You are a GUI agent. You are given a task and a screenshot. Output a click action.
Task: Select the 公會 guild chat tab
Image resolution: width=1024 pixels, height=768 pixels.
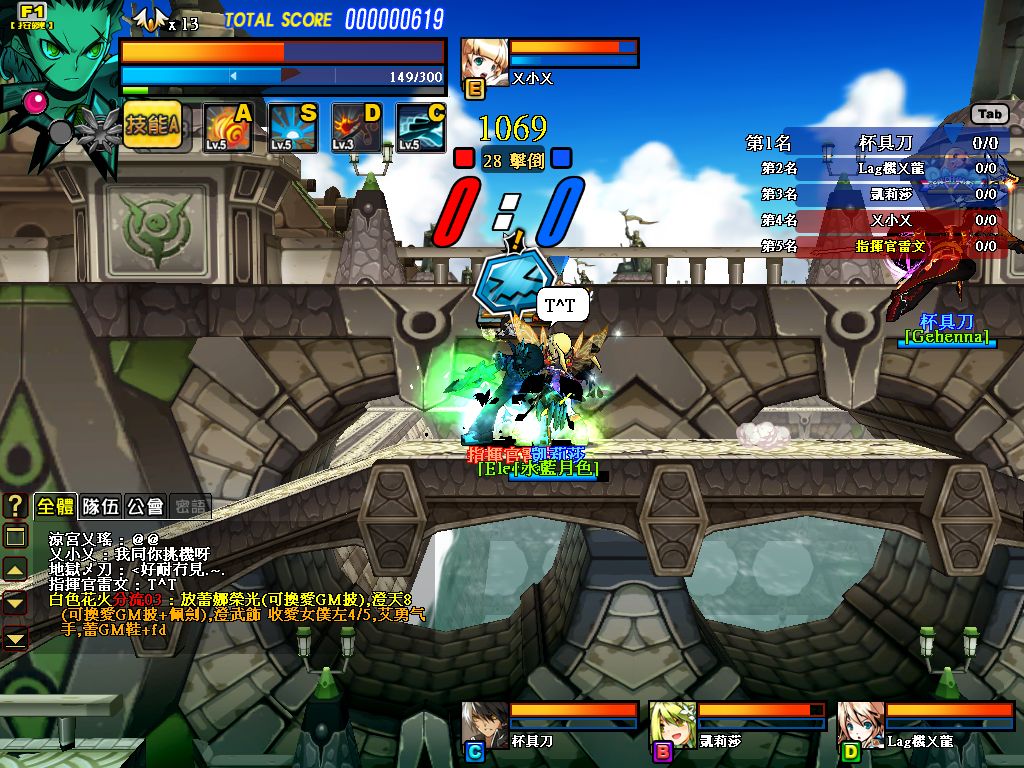pyautogui.click(x=145, y=506)
